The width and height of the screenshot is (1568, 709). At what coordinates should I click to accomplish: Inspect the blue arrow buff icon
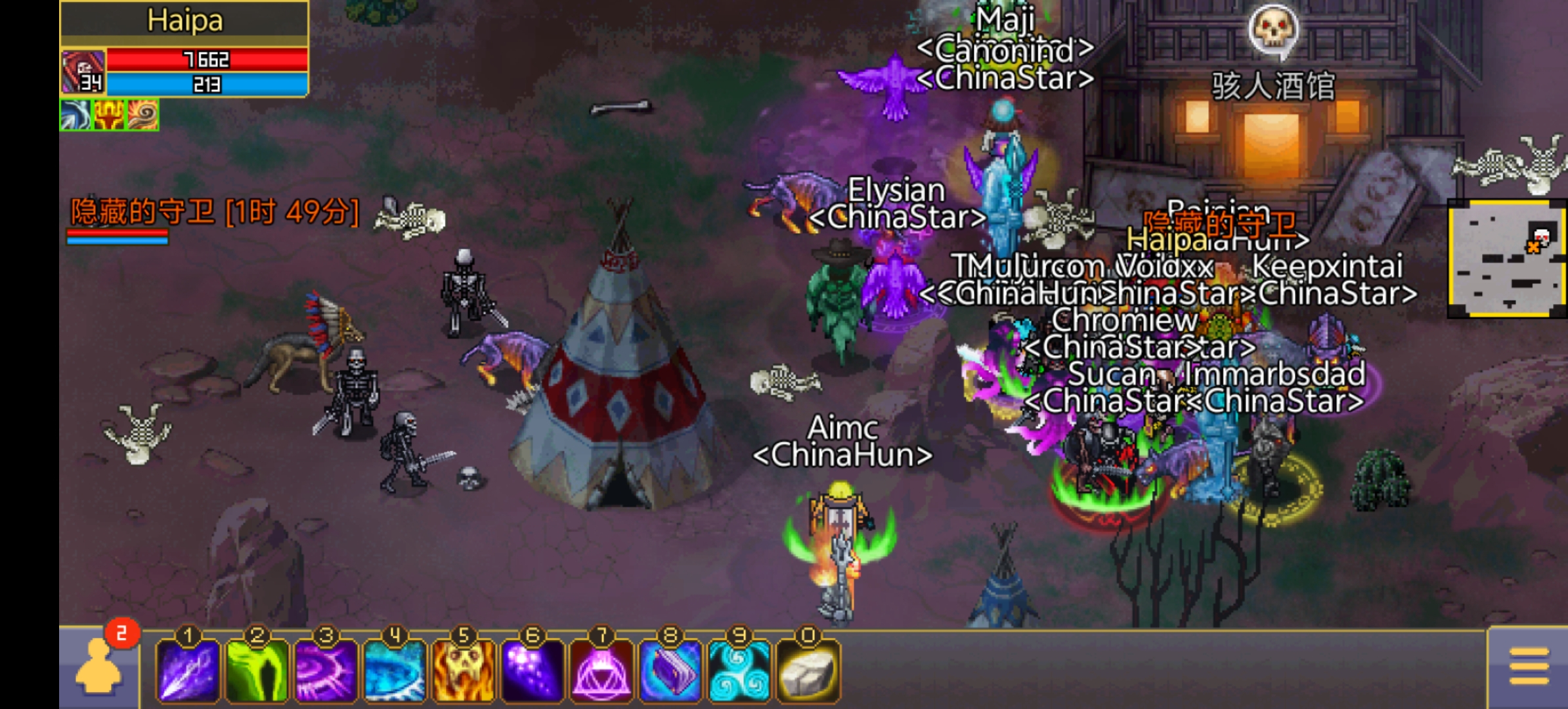(76, 116)
